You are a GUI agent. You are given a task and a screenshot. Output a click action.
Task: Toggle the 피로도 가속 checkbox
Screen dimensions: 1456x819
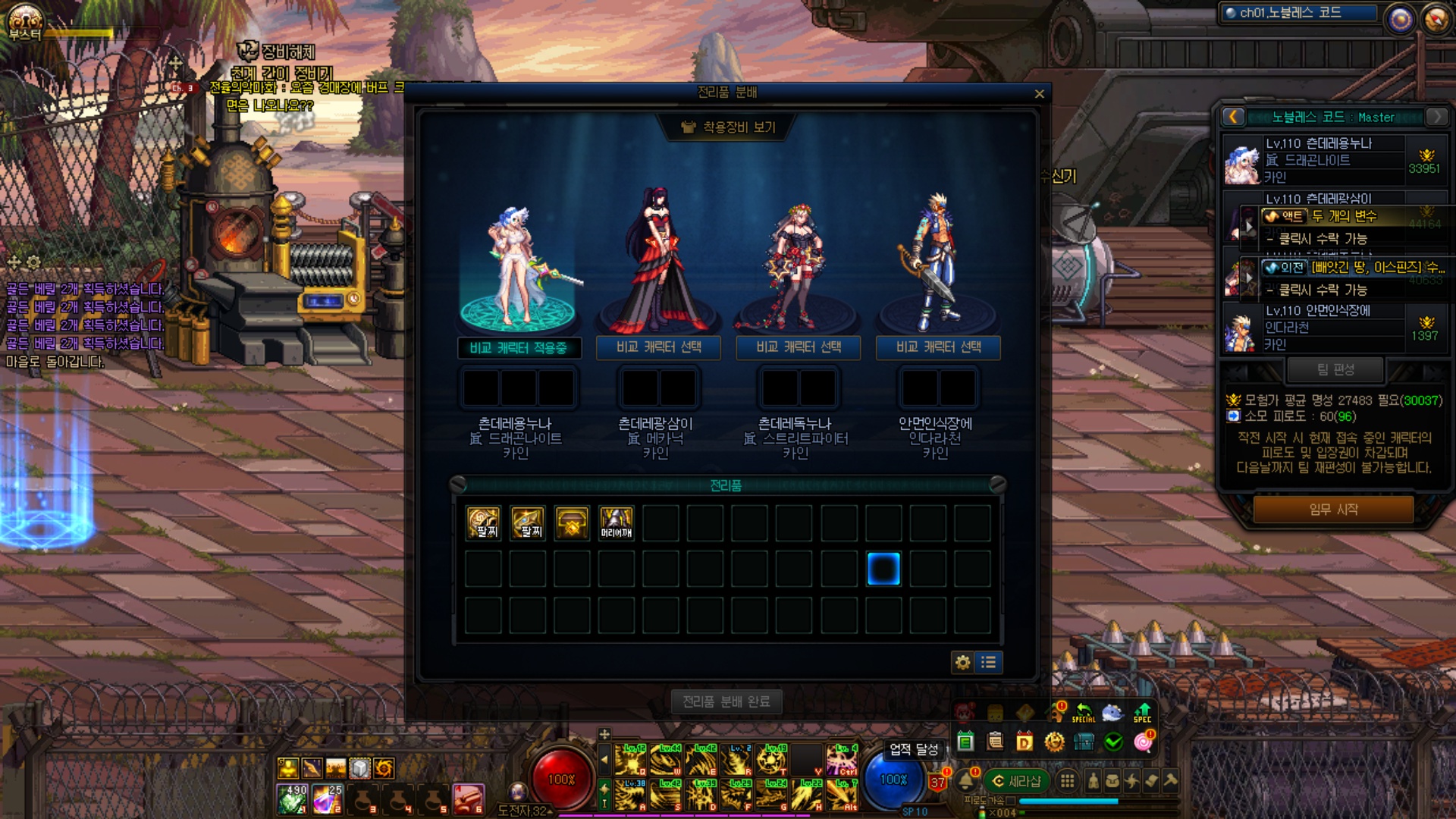(x=1010, y=801)
